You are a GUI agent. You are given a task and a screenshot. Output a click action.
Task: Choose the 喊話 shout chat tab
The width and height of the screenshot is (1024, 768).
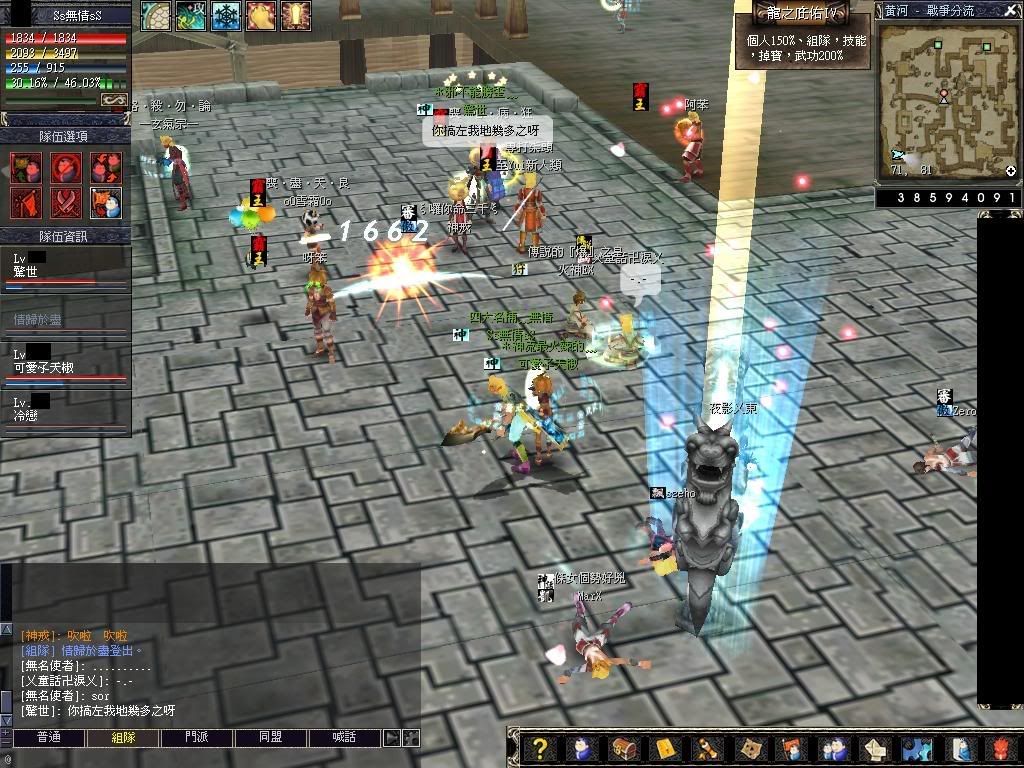coord(344,737)
